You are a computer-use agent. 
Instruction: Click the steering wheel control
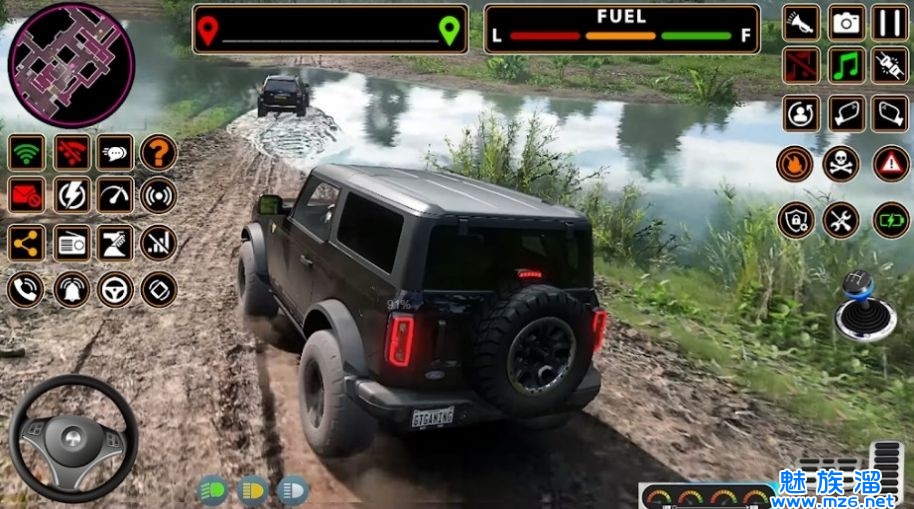(x=73, y=438)
